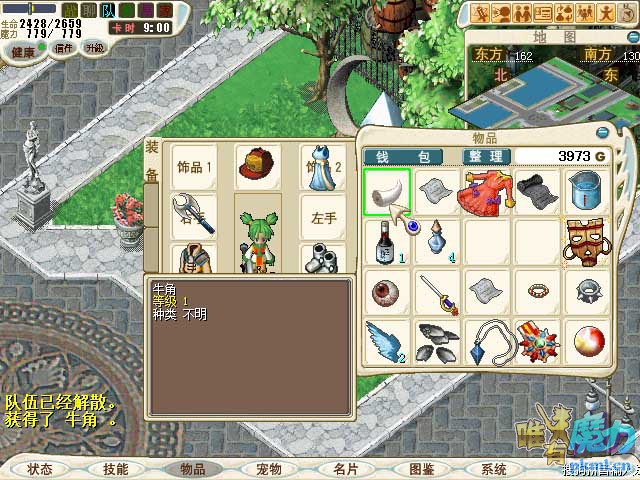
Task: Open the 技能 skills menu
Action: pyautogui.click(x=115, y=468)
